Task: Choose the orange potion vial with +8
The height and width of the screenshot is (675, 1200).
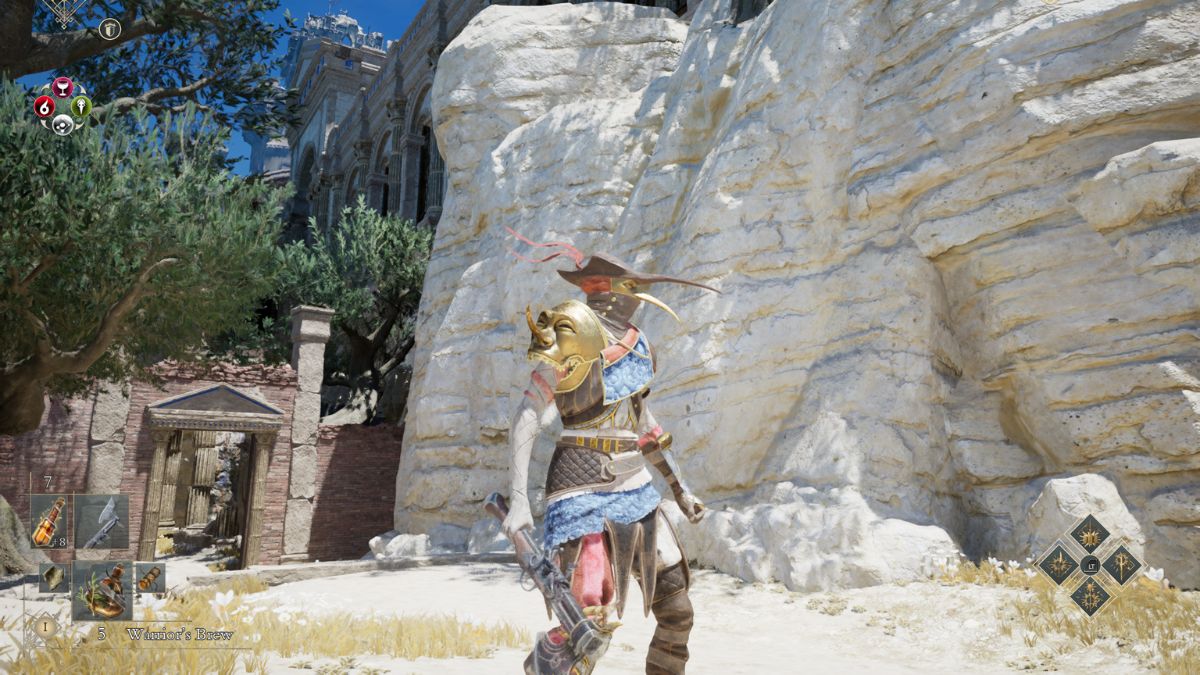Action: pyautogui.click(x=49, y=521)
